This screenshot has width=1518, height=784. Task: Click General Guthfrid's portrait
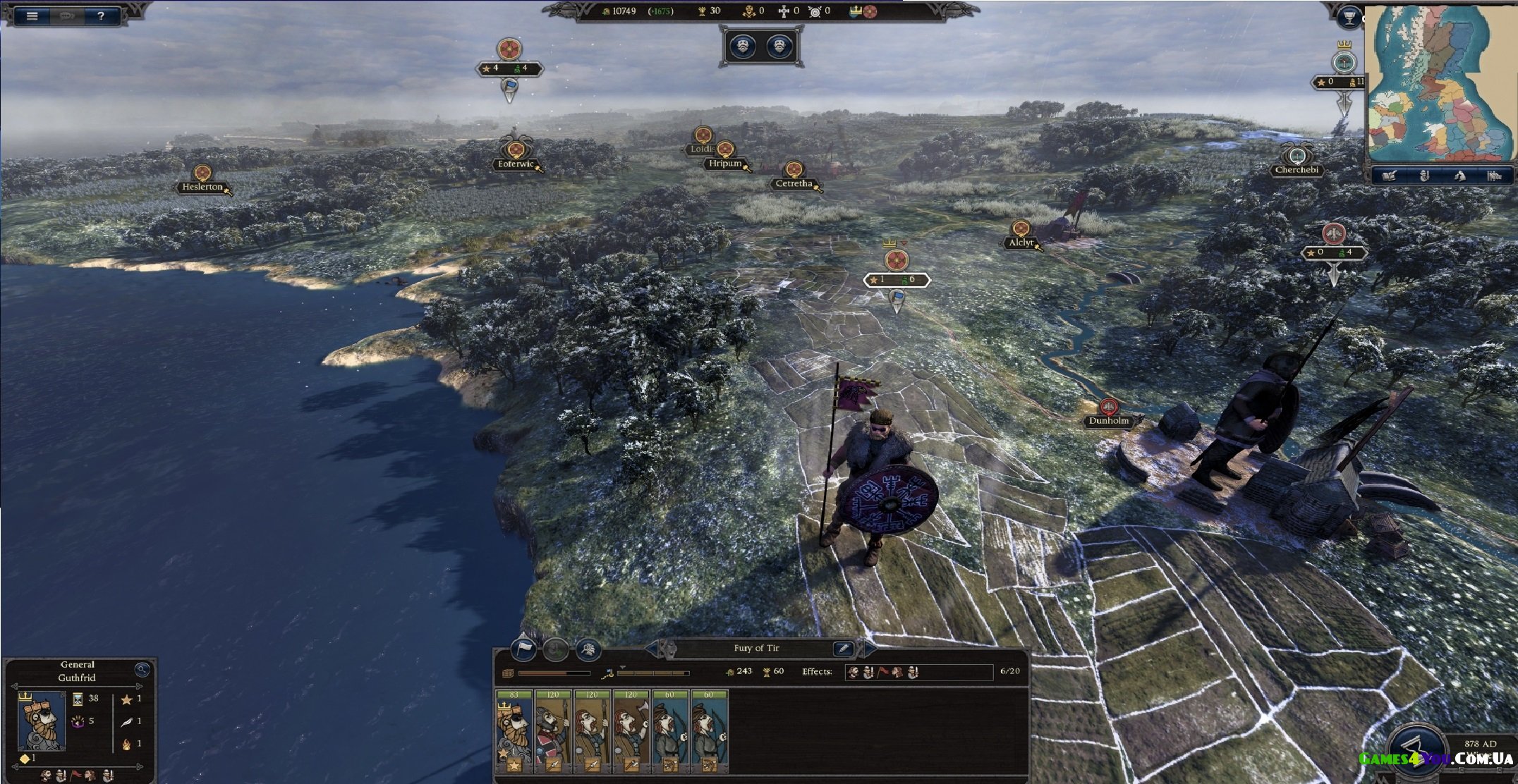[42, 720]
